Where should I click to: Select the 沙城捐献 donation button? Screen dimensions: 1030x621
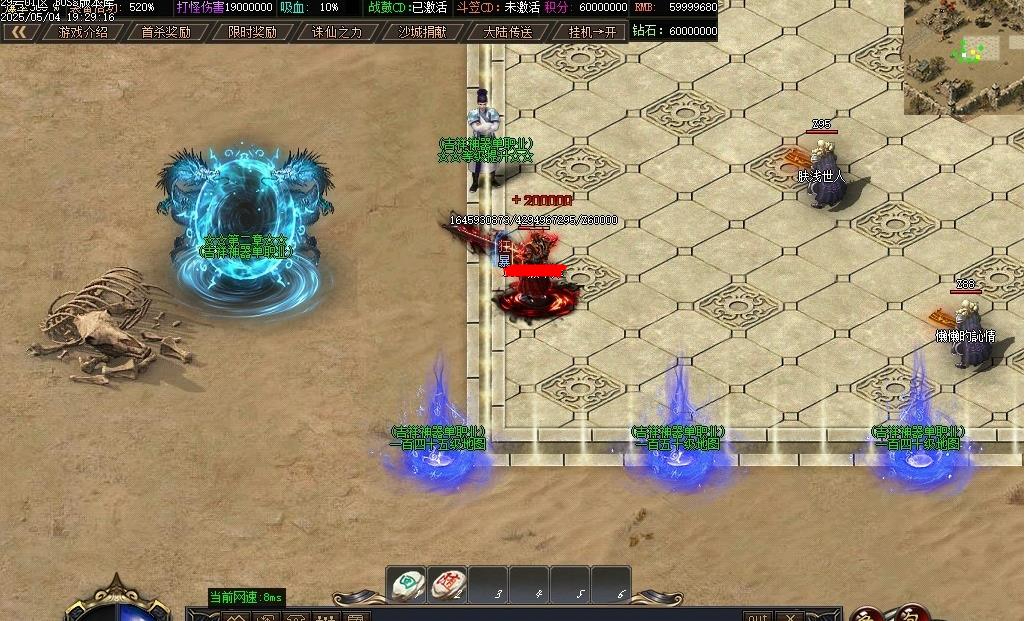(422, 32)
